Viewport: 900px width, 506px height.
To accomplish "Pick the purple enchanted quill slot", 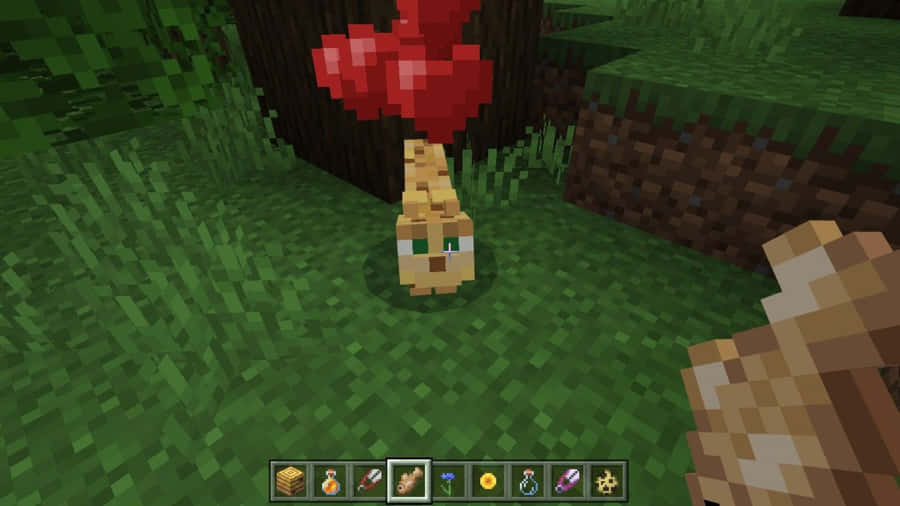I will (569, 482).
